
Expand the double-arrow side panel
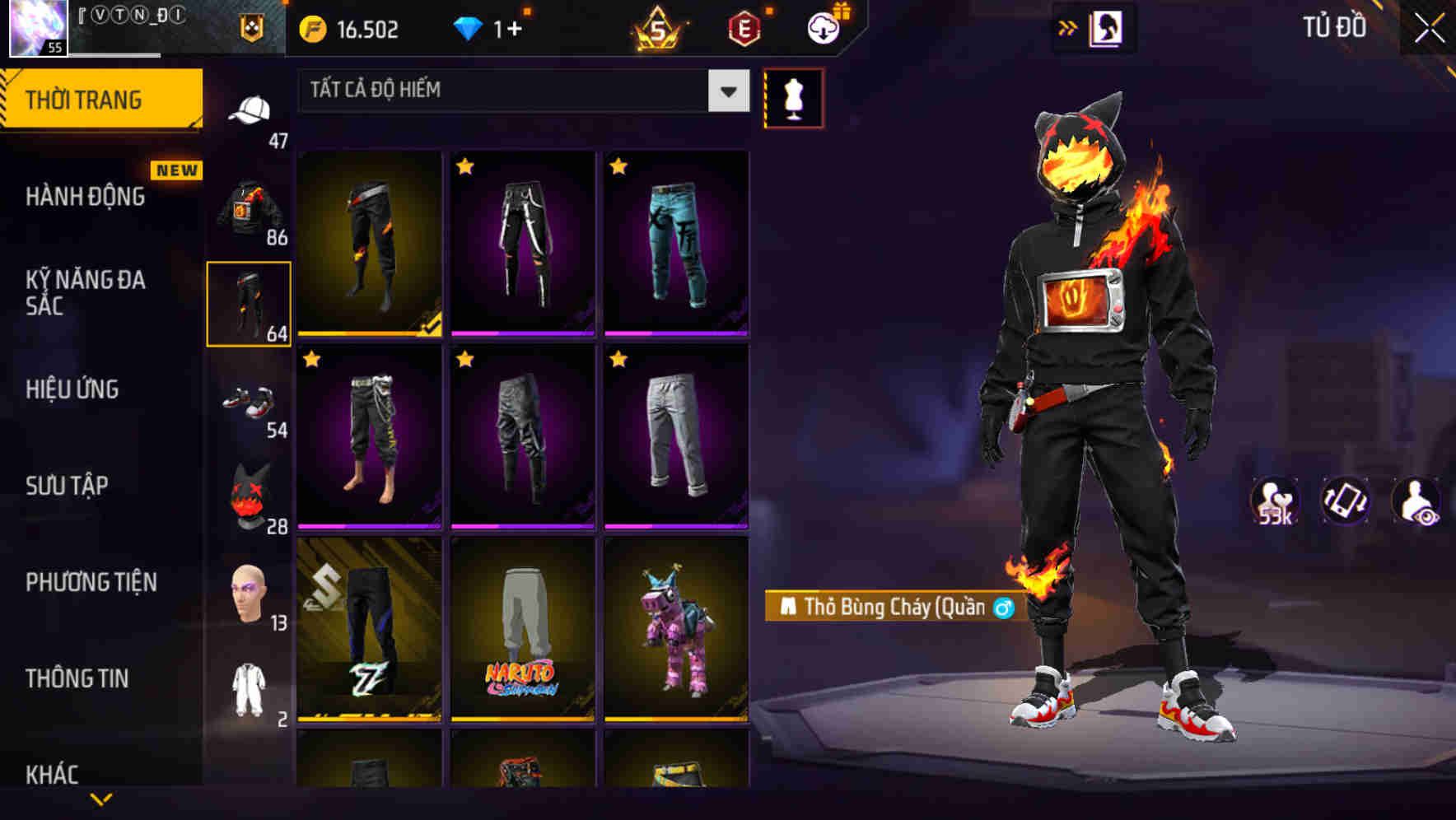click(x=1067, y=26)
